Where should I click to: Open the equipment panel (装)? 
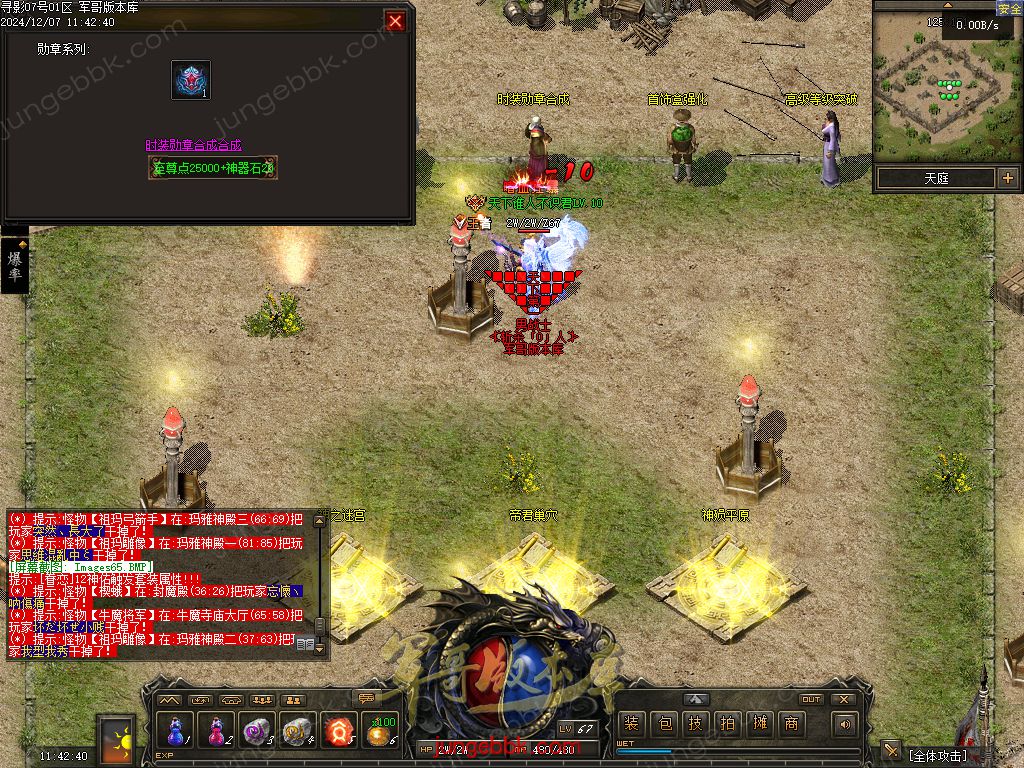[631, 724]
